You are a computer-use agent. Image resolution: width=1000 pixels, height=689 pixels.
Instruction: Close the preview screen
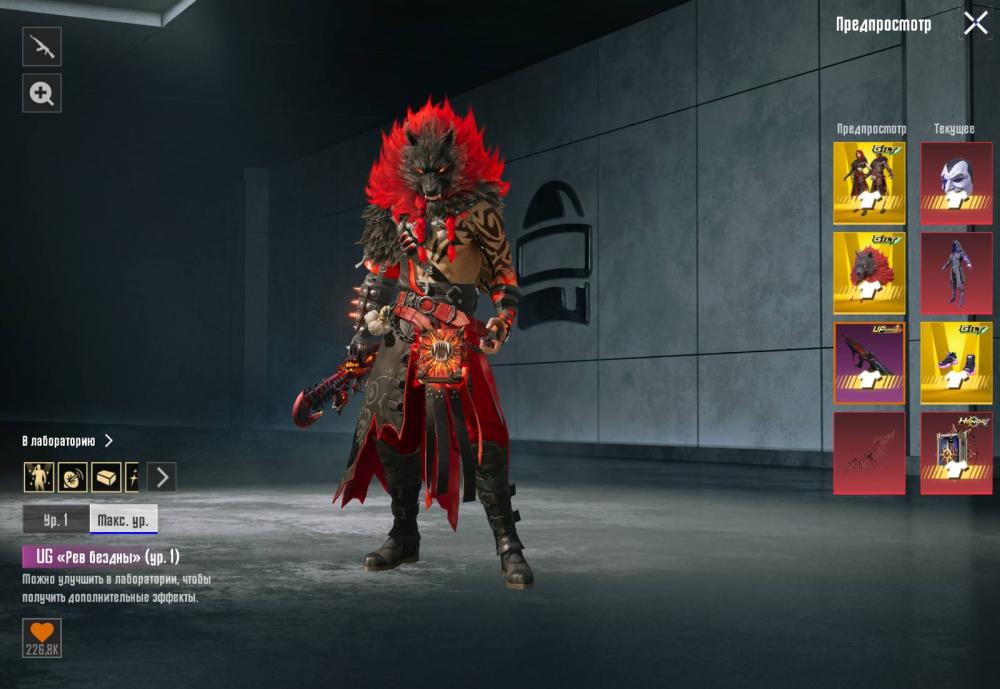[x=975, y=24]
